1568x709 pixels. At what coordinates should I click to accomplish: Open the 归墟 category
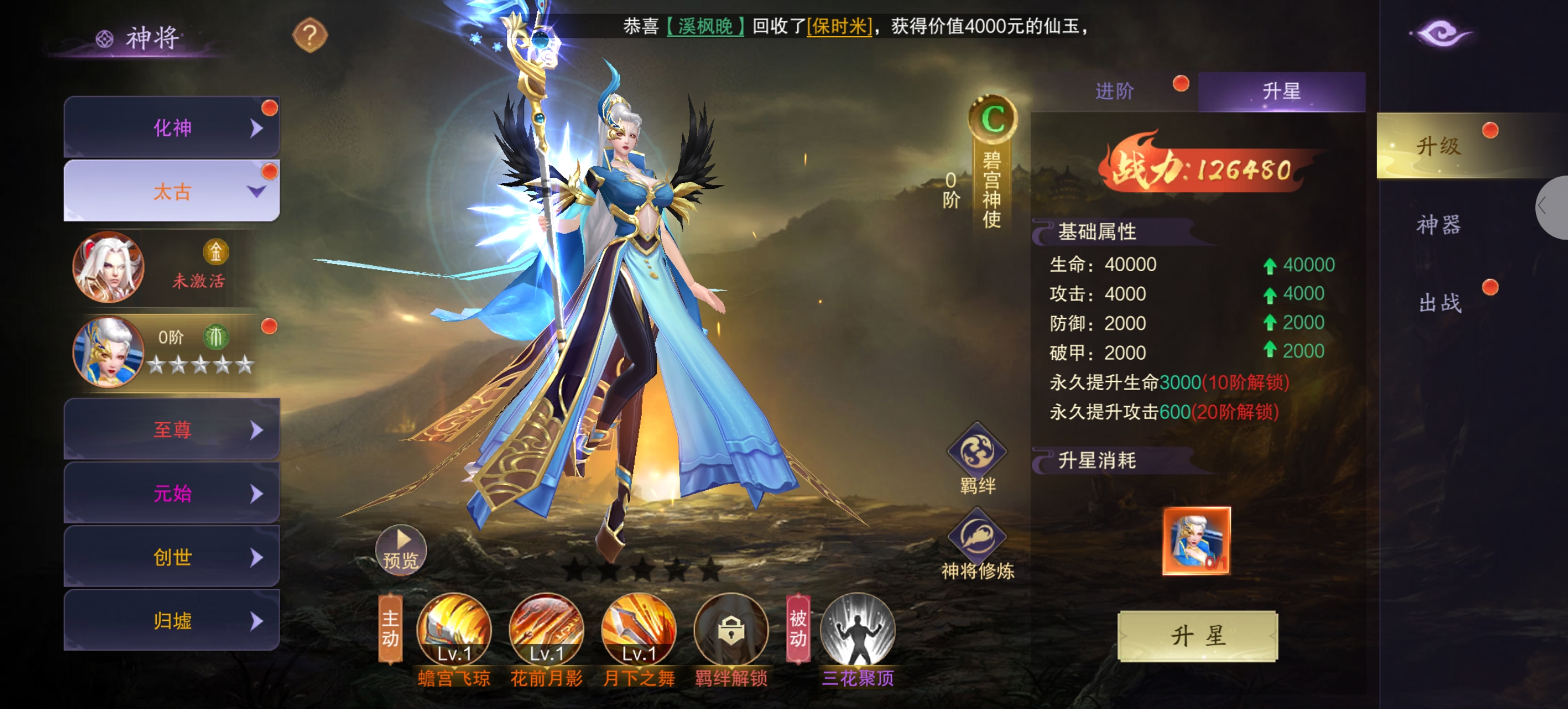click(x=171, y=621)
